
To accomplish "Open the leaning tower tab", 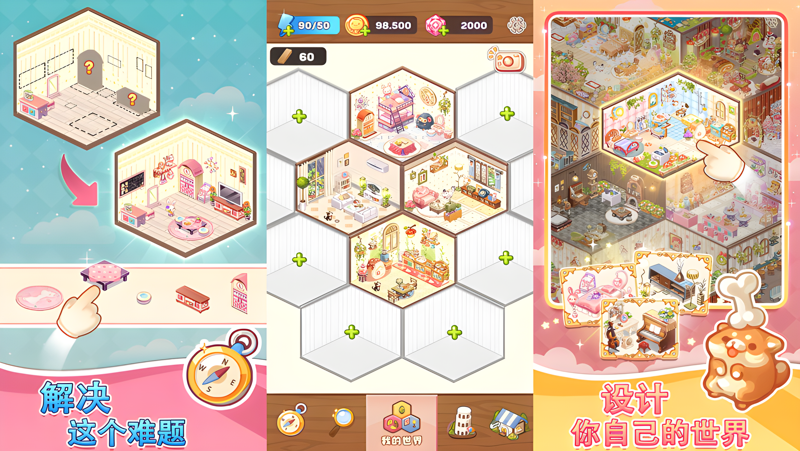I will pyautogui.click(x=459, y=421).
